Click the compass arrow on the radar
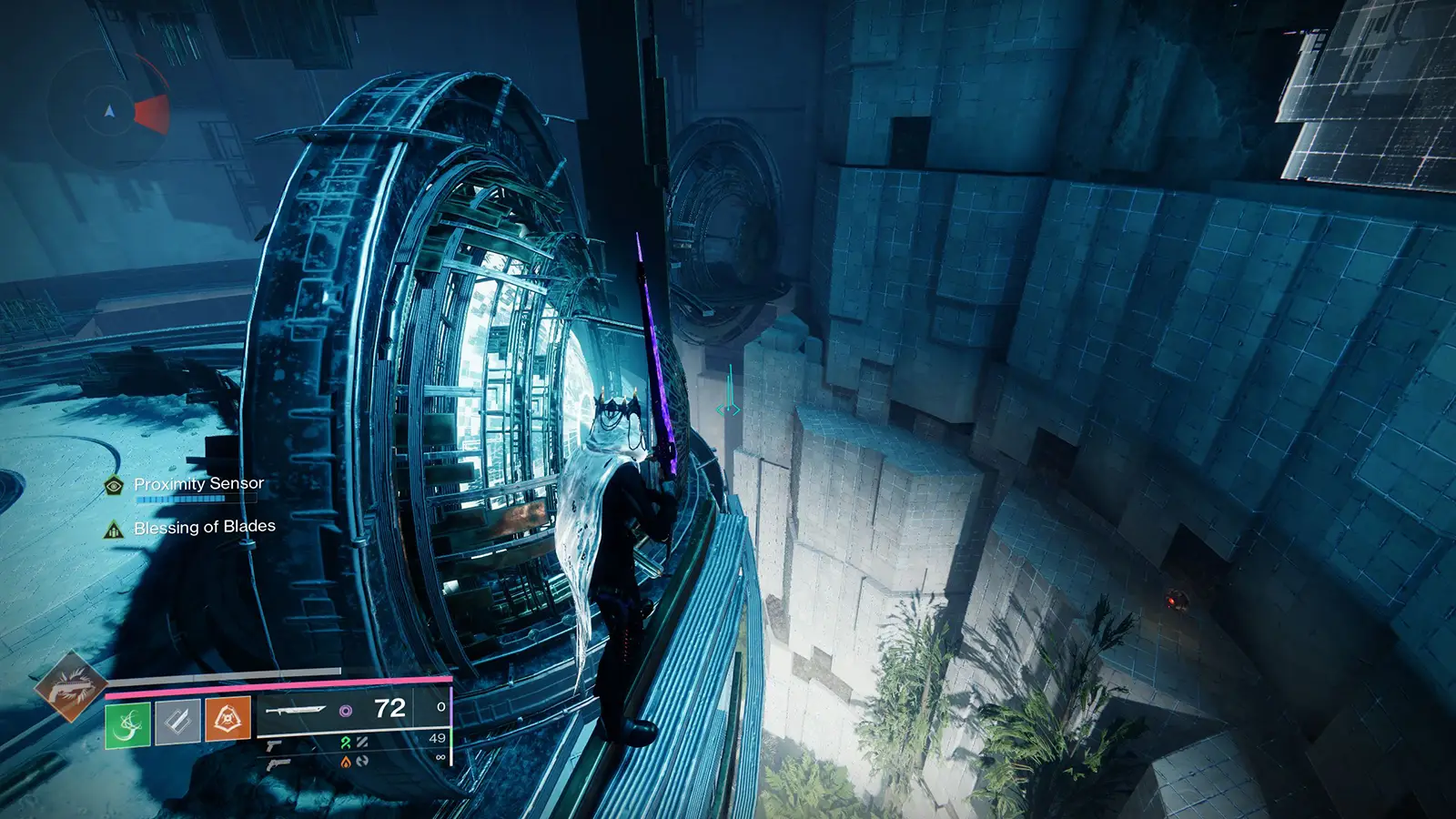 [x=110, y=111]
